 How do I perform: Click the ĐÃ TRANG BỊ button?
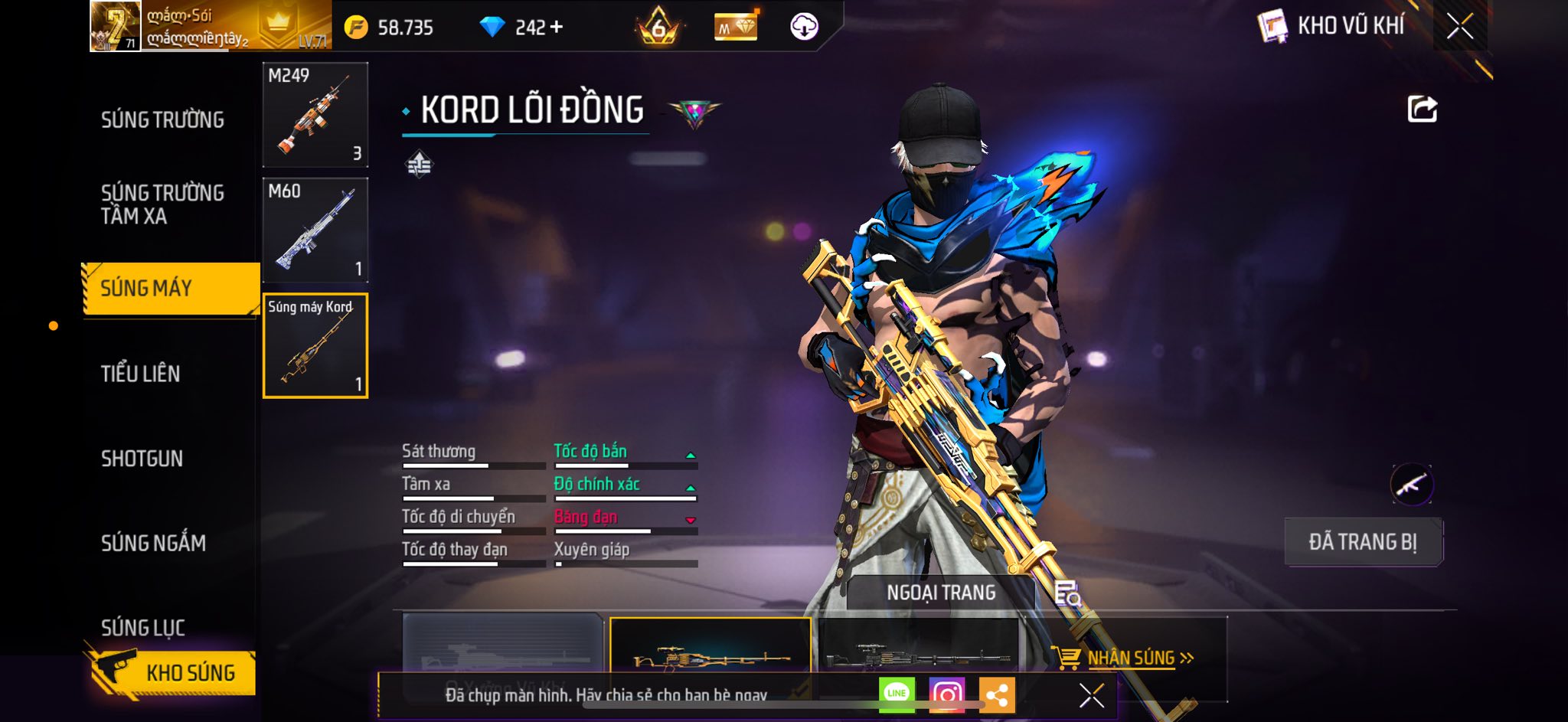[x=1363, y=542]
